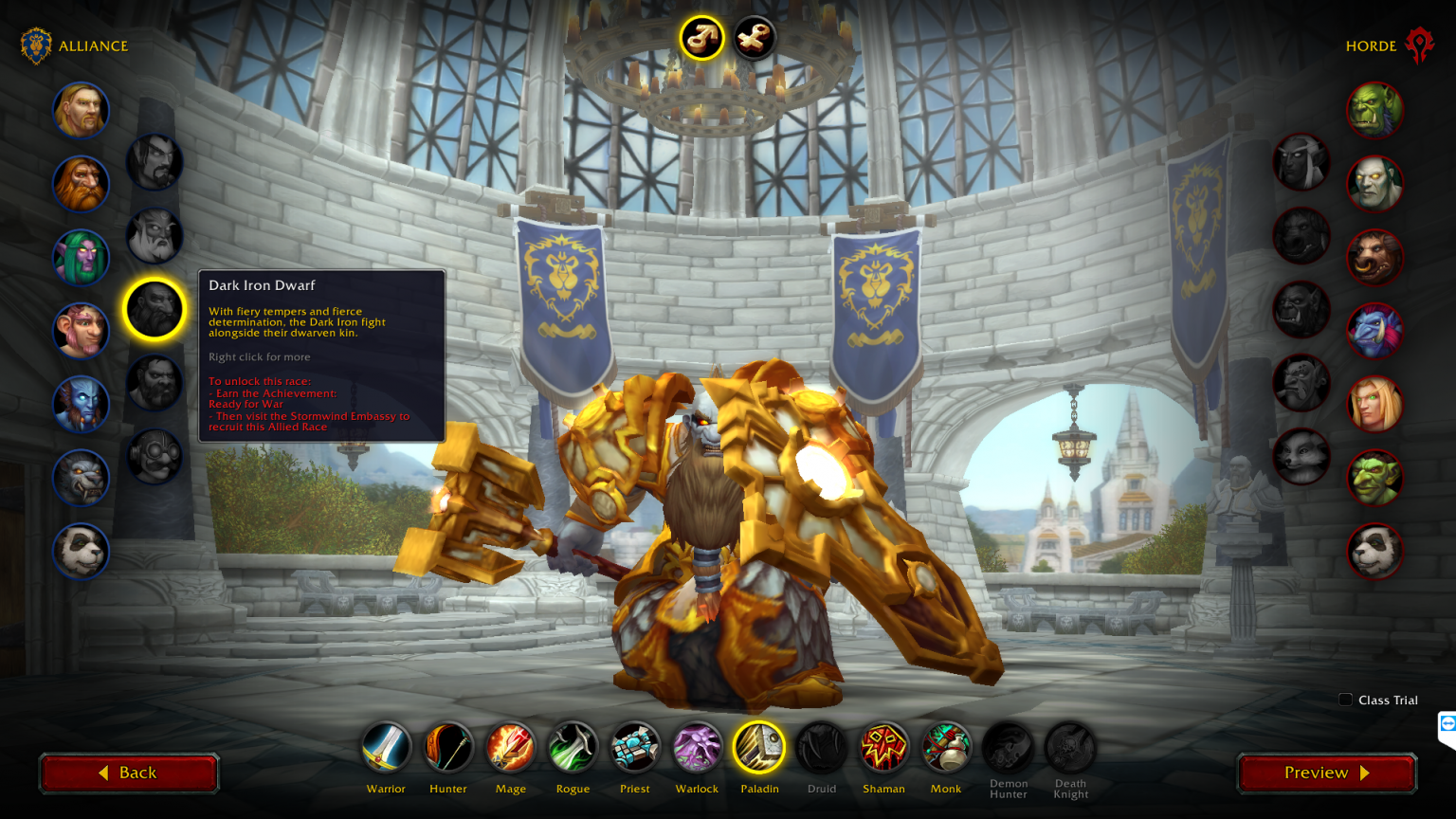This screenshot has width=1456, height=819.
Task: Click the Horde faction emblem
Action: (1420, 44)
